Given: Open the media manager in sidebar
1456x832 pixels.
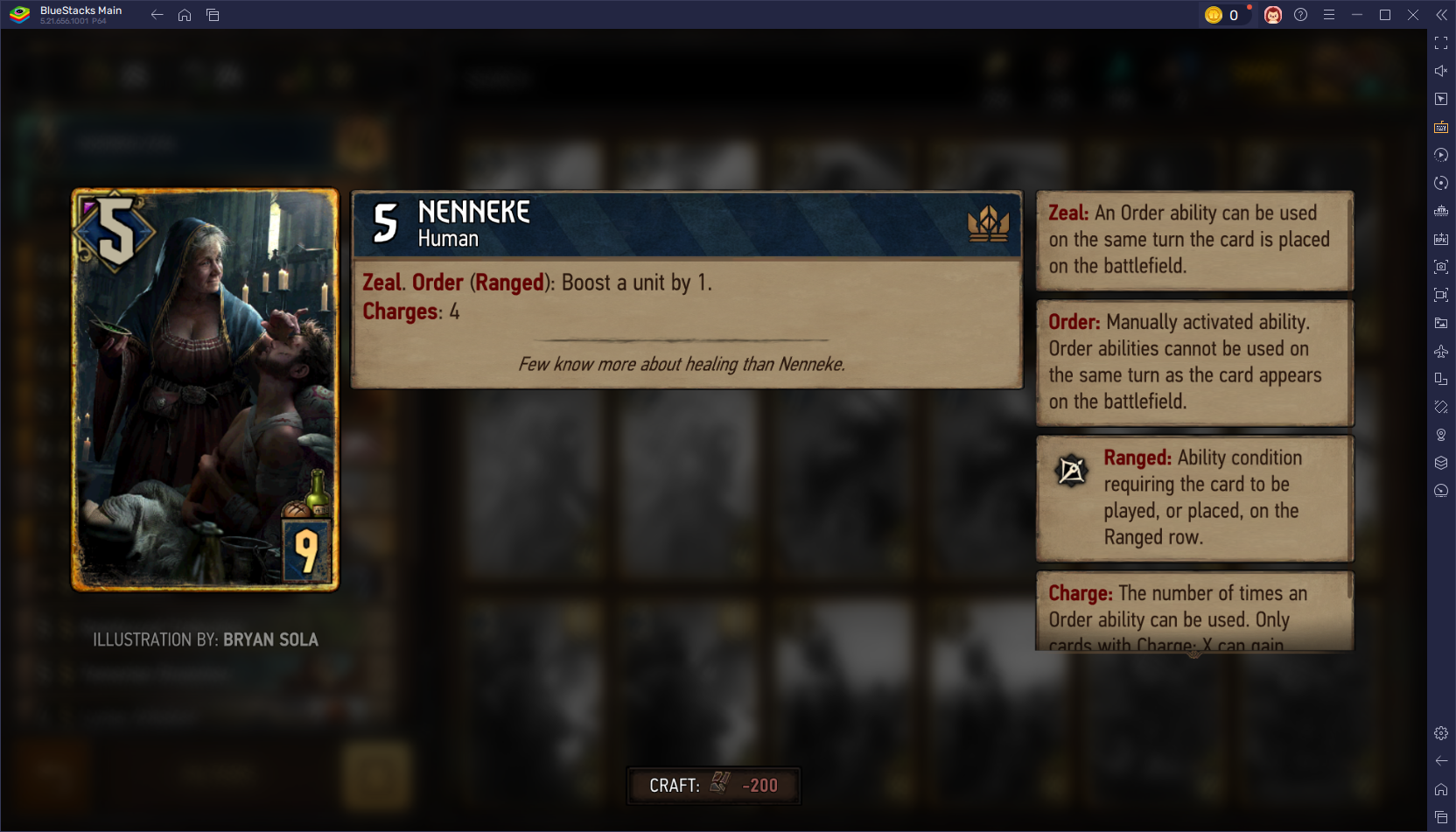Looking at the screenshot, I should click(1441, 323).
